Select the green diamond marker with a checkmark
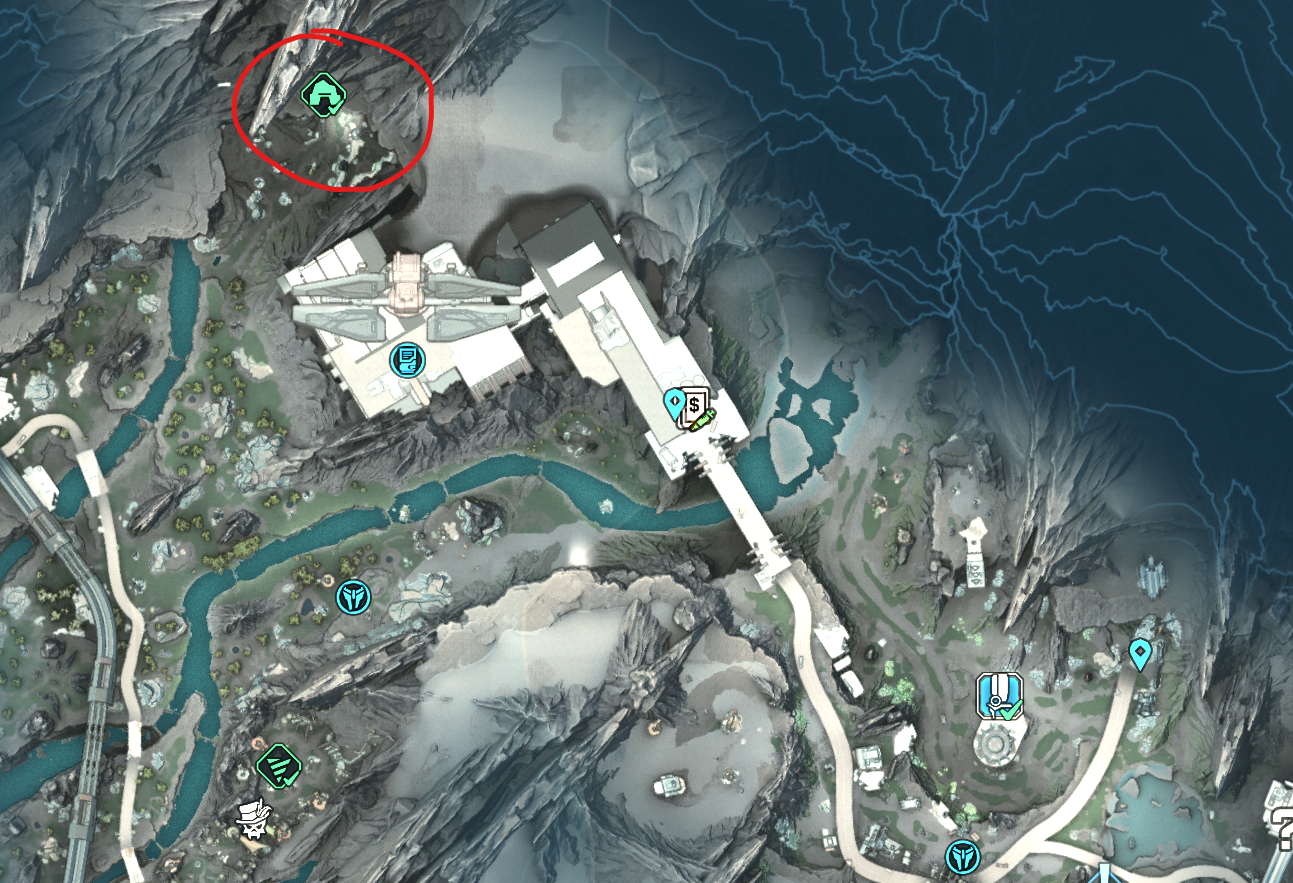Screen dimensions: 1293x883 point(277,767)
